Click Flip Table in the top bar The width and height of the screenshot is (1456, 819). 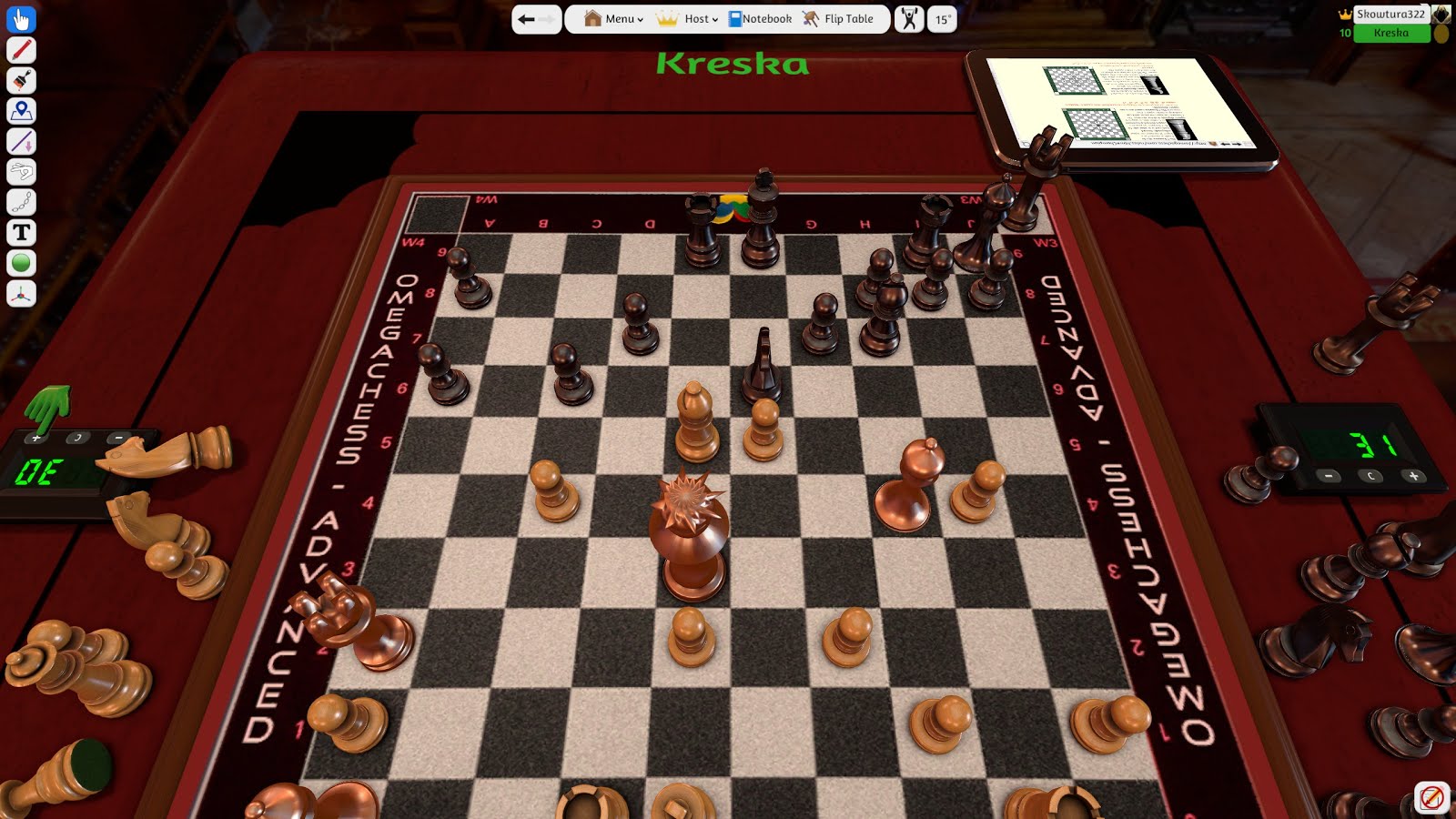[839, 18]
